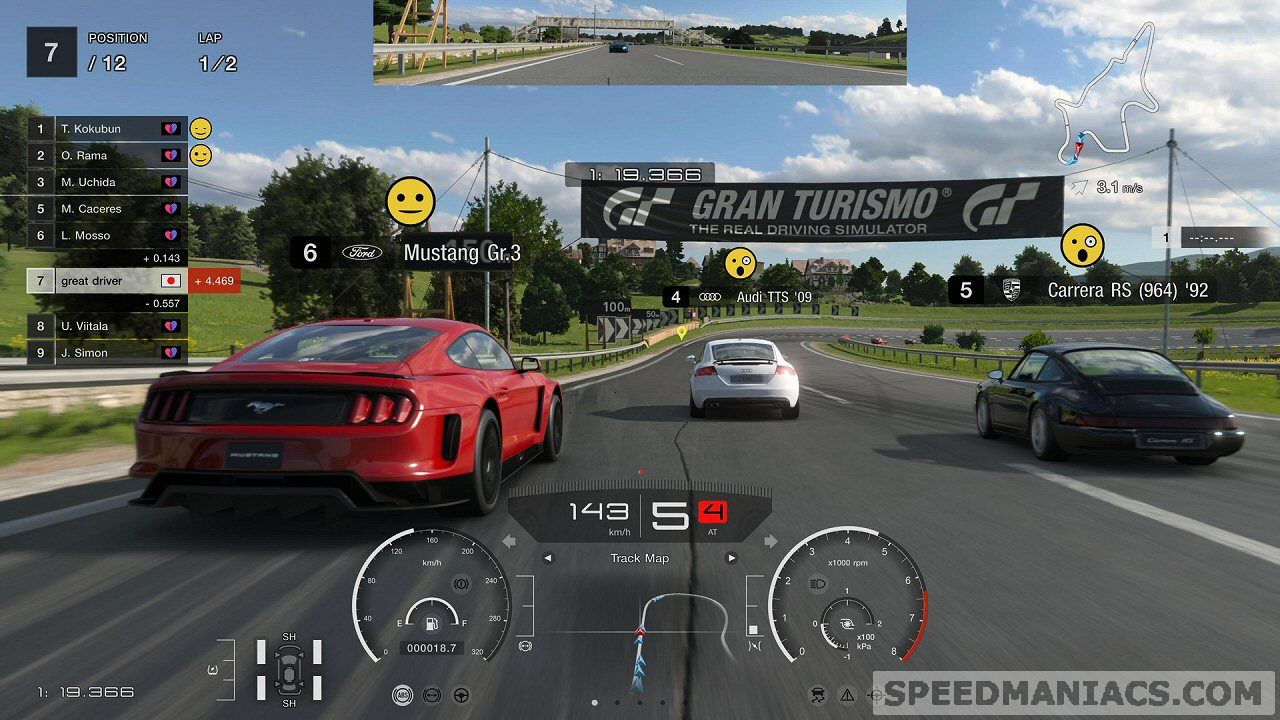The width and height of the screenshot is (1280, 720).
Task: Click the right arrow beside Track Map
Action: coord(731,558)
